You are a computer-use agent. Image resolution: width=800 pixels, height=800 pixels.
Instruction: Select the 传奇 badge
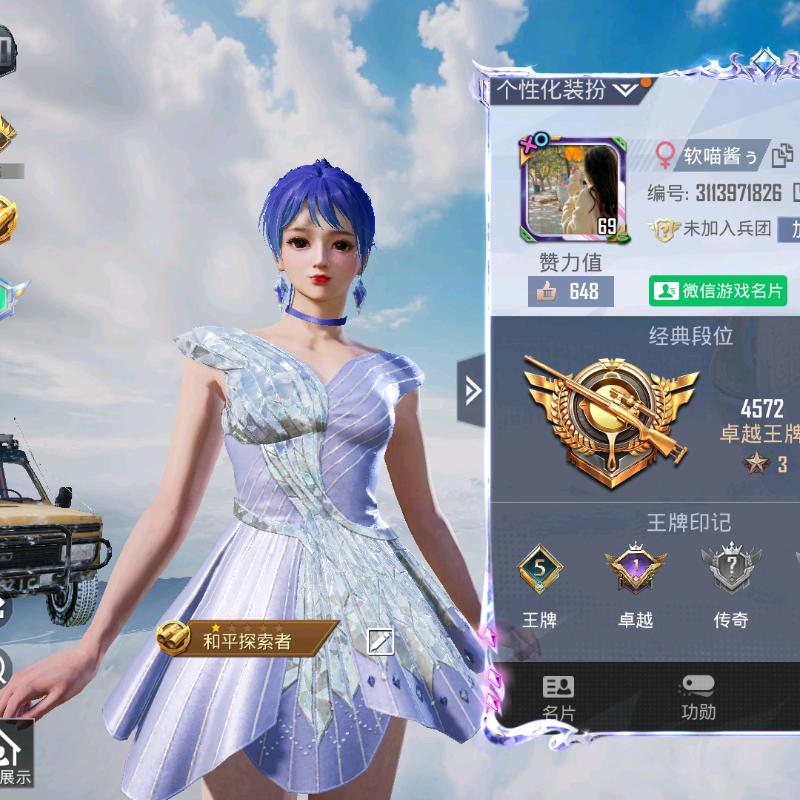(730, 571)
